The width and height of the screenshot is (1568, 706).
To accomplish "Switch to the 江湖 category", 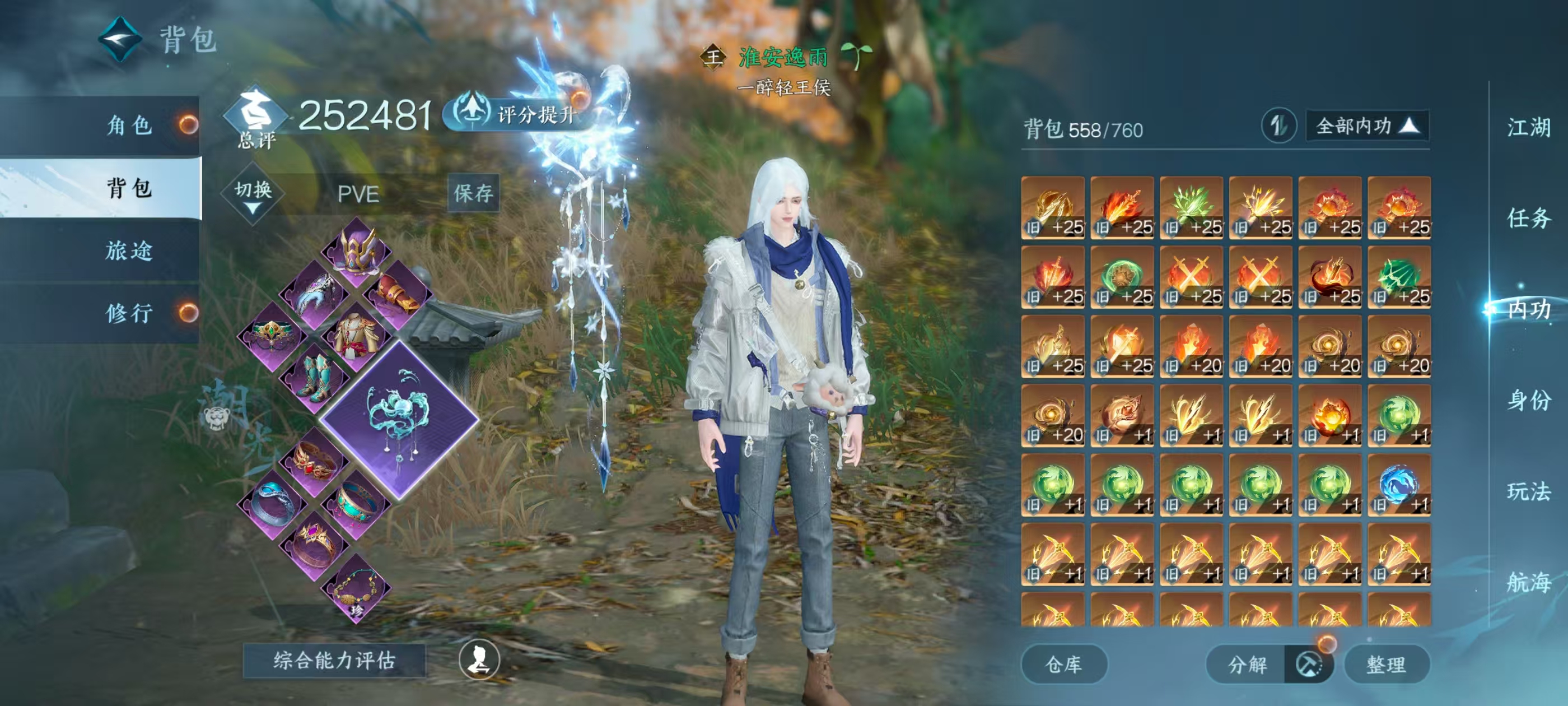I will point(1528,128).
